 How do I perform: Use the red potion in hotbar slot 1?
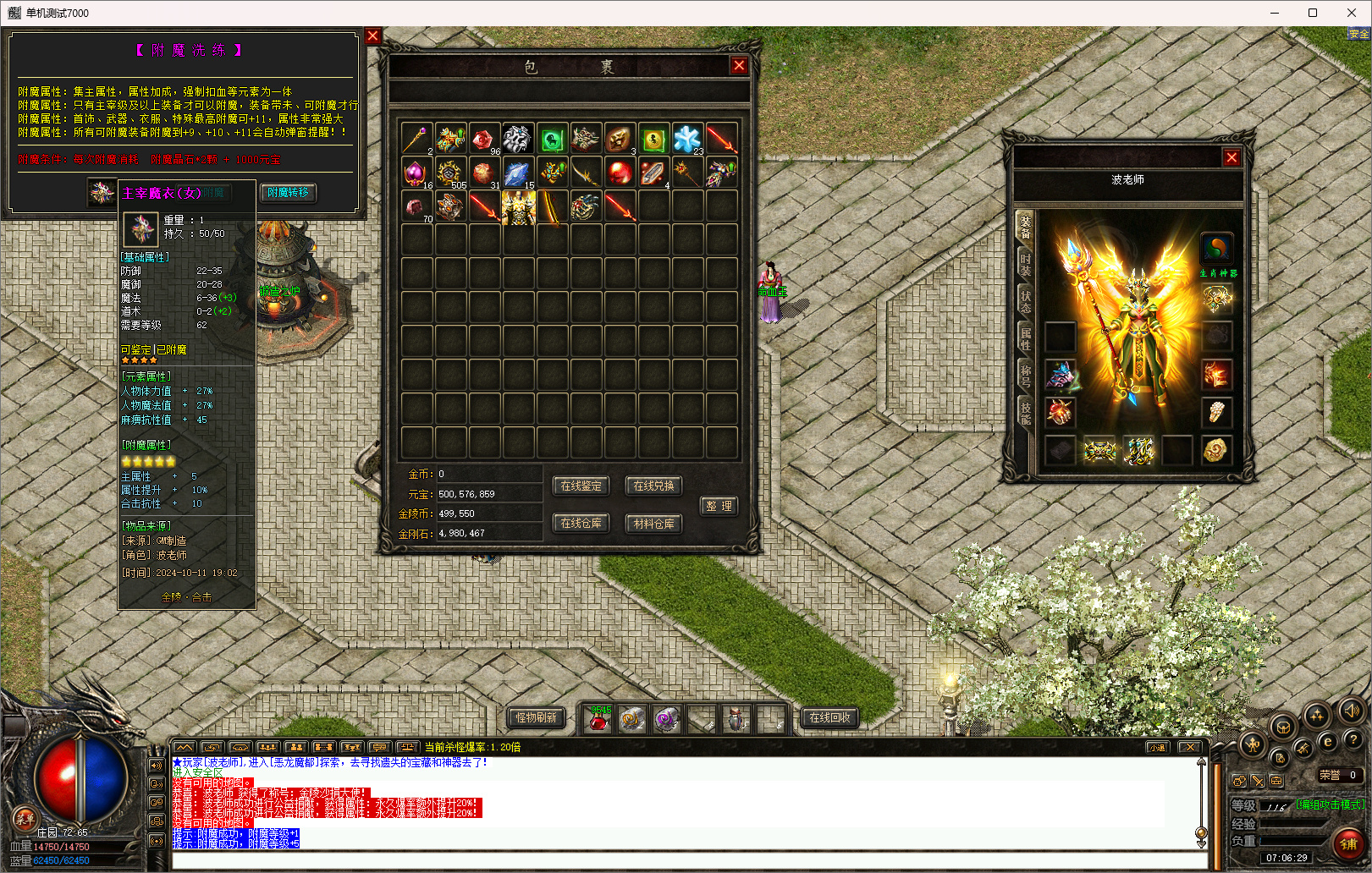[x=598, y=719]
